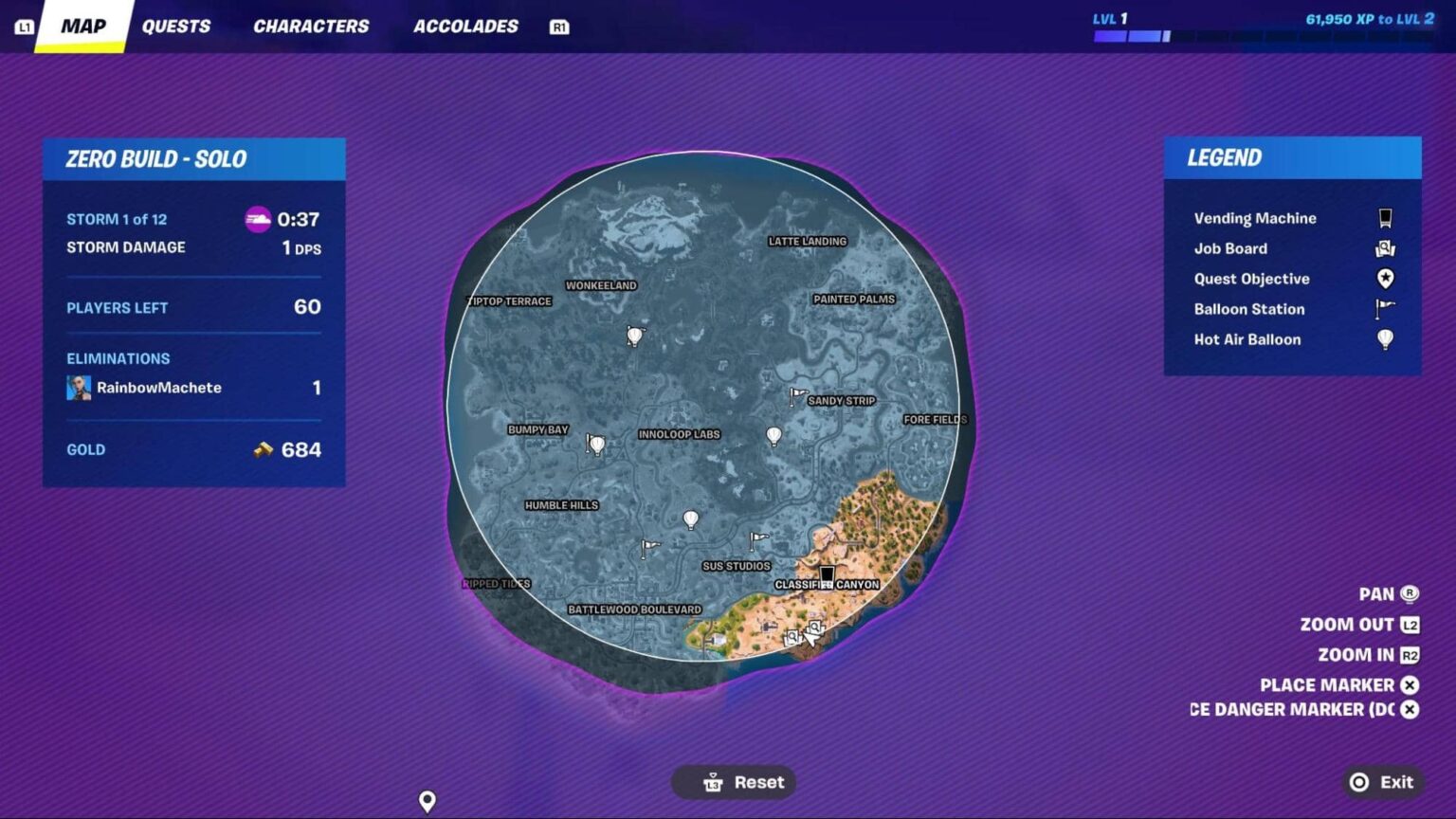The height and width of the screenshot is (819, 1456).
Task: Switch to the QUESTS tab
Action: click(176, 26)
